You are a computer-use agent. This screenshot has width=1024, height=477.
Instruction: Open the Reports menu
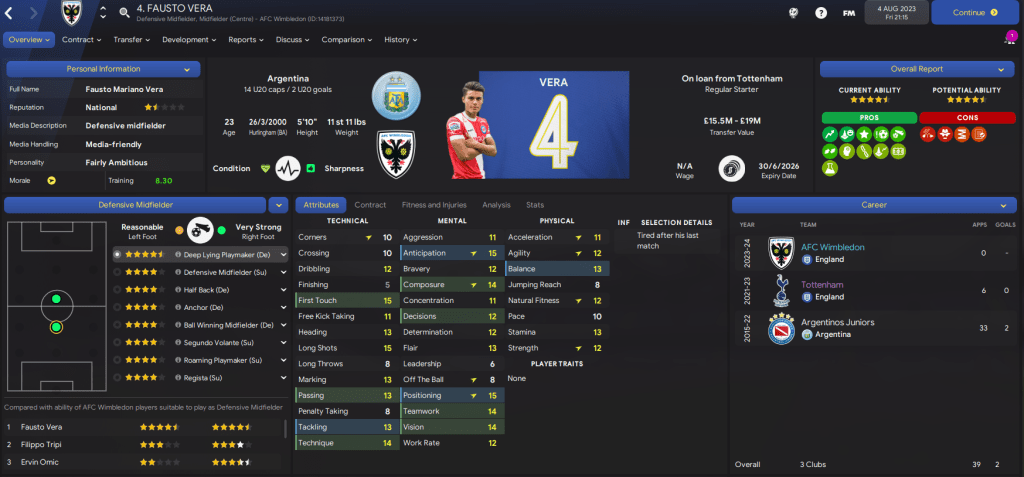pyautogui.click(x=245, y=40)
